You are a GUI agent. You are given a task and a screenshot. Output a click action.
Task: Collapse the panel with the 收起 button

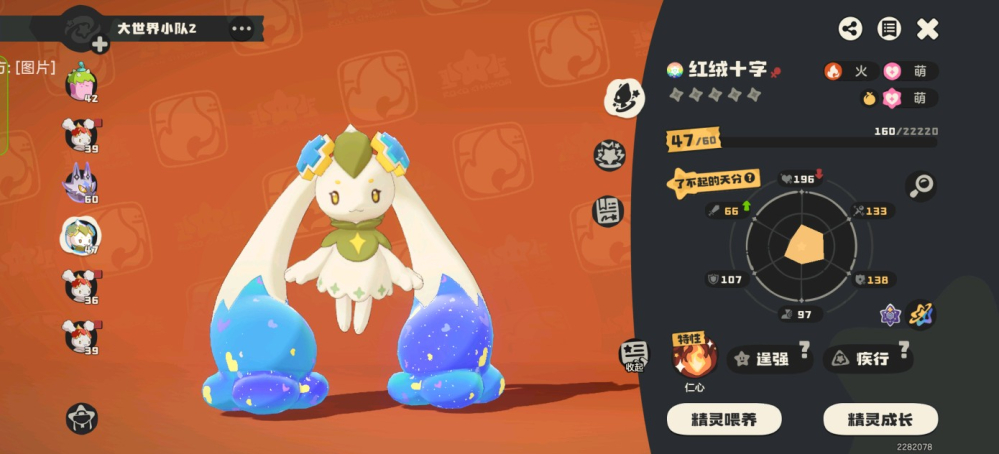coord(634,355)
